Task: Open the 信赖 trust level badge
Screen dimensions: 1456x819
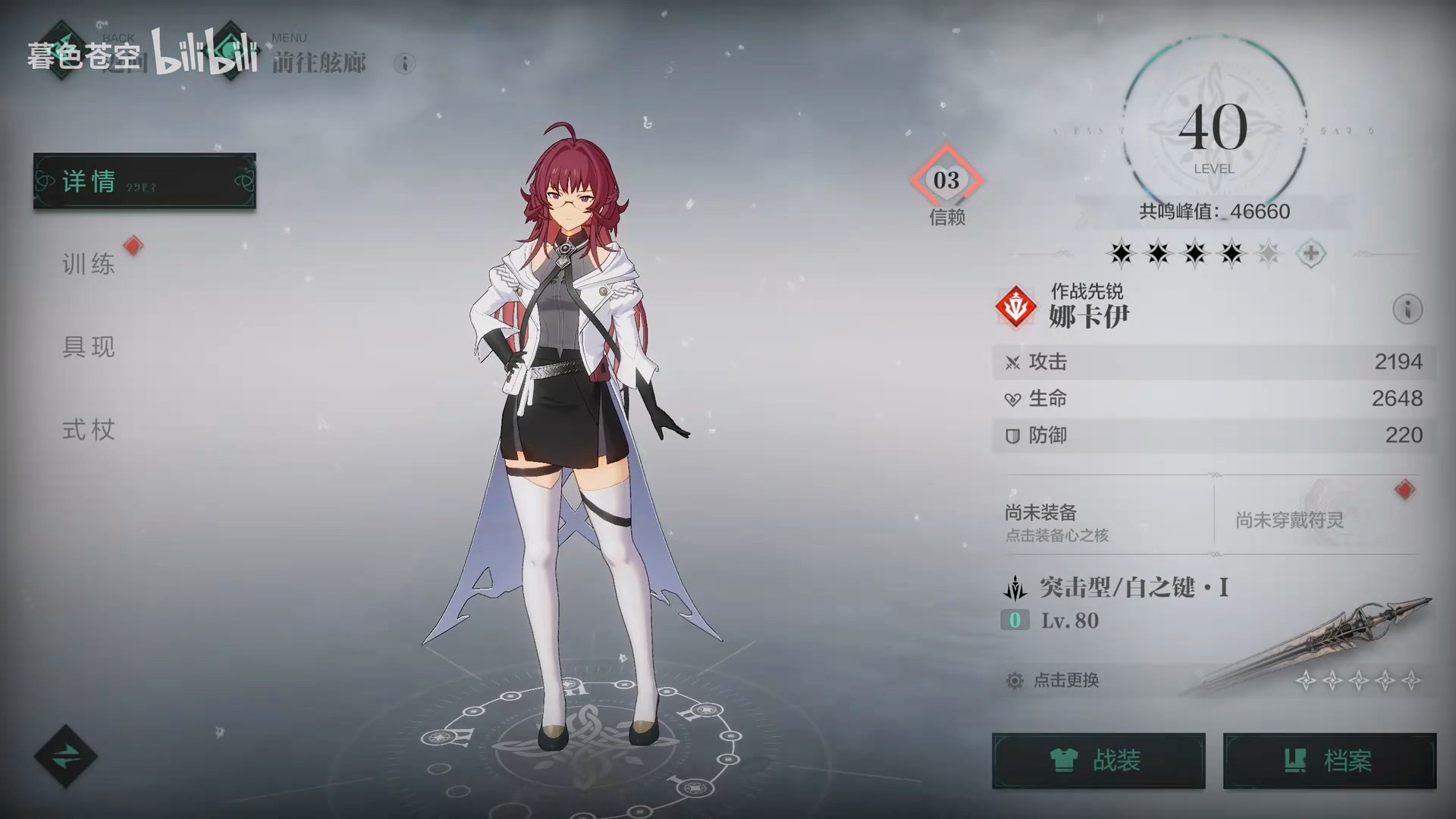Action: click(x=946, y=181)
